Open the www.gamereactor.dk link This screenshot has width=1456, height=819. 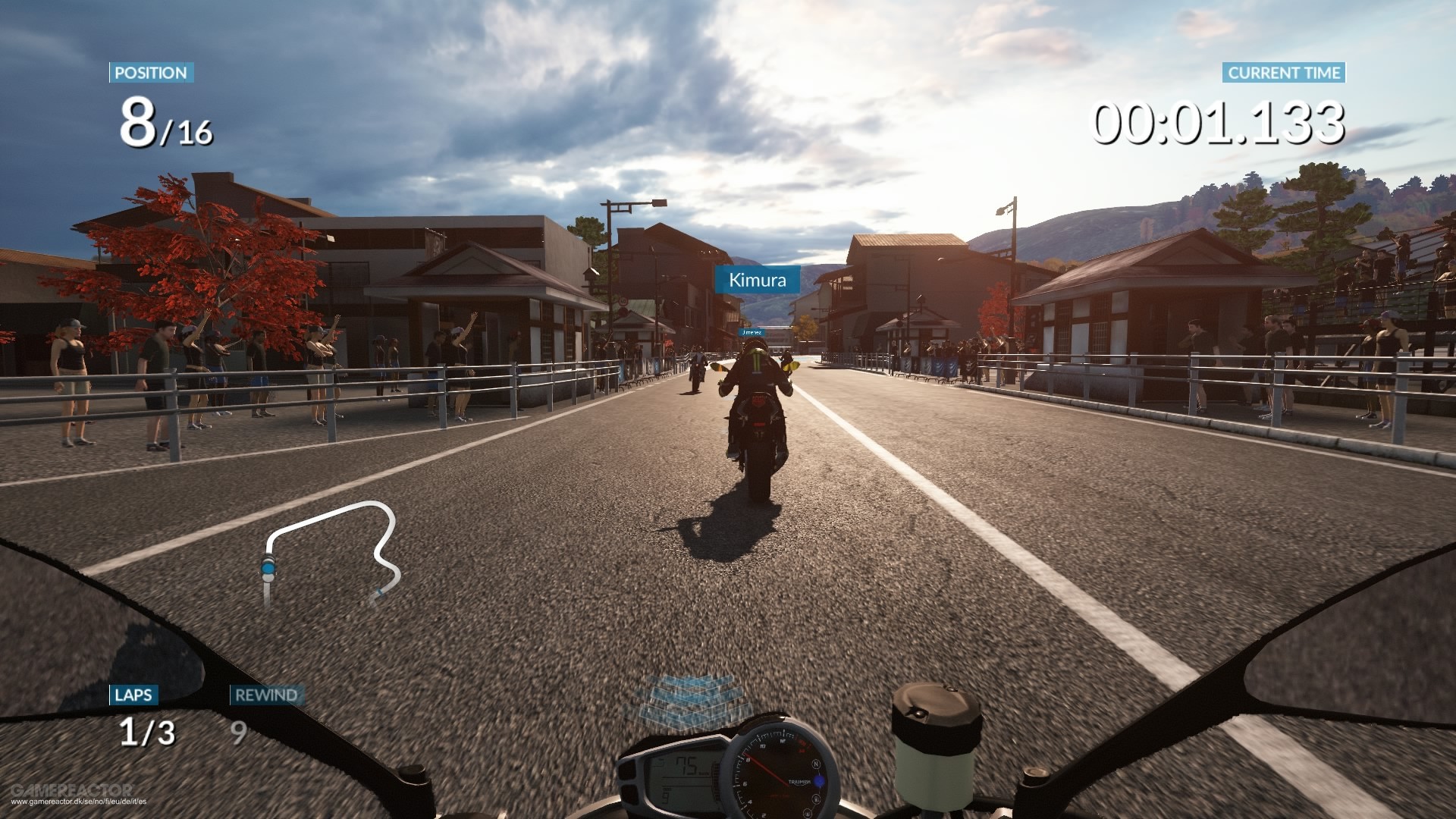click(x=80, y=802)
